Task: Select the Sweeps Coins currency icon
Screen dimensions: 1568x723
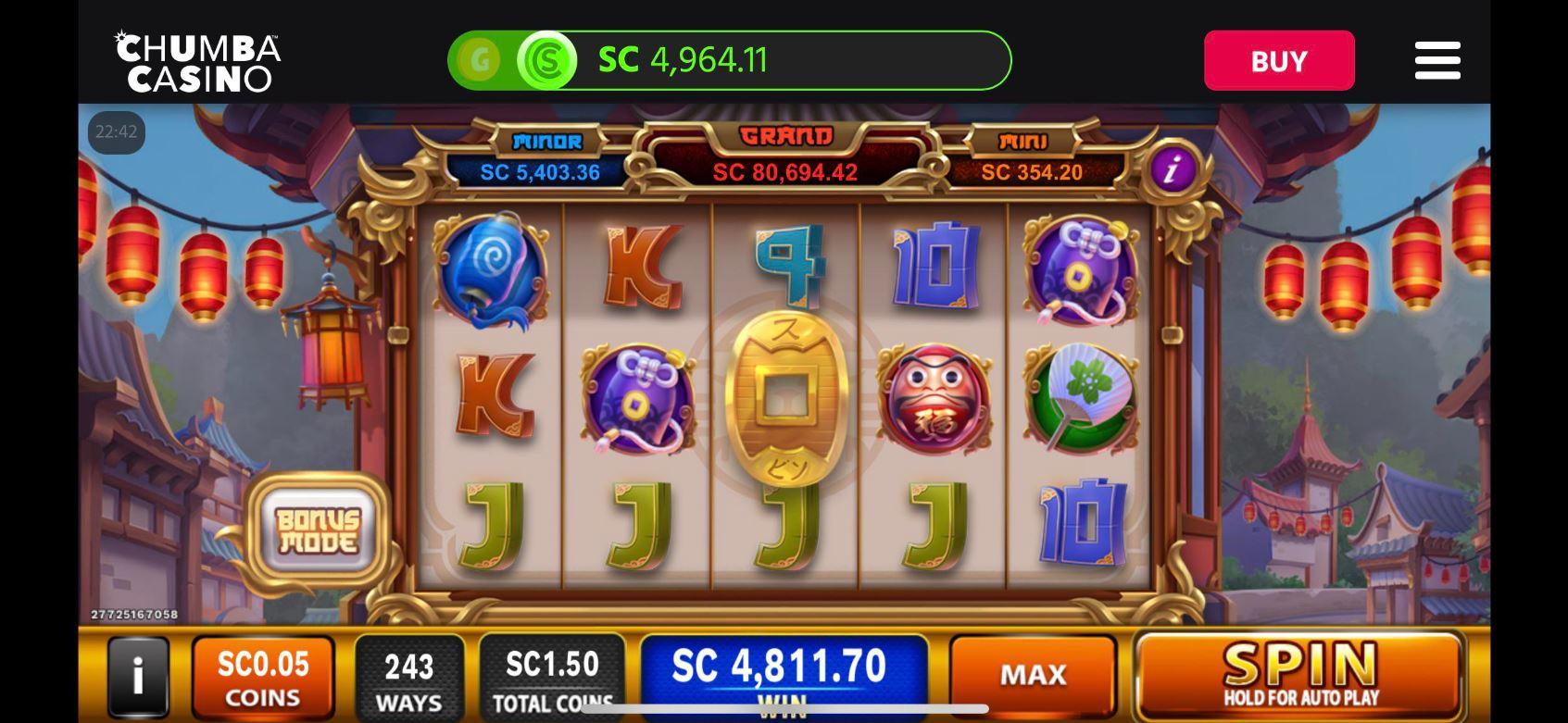Action: [546, 61]
